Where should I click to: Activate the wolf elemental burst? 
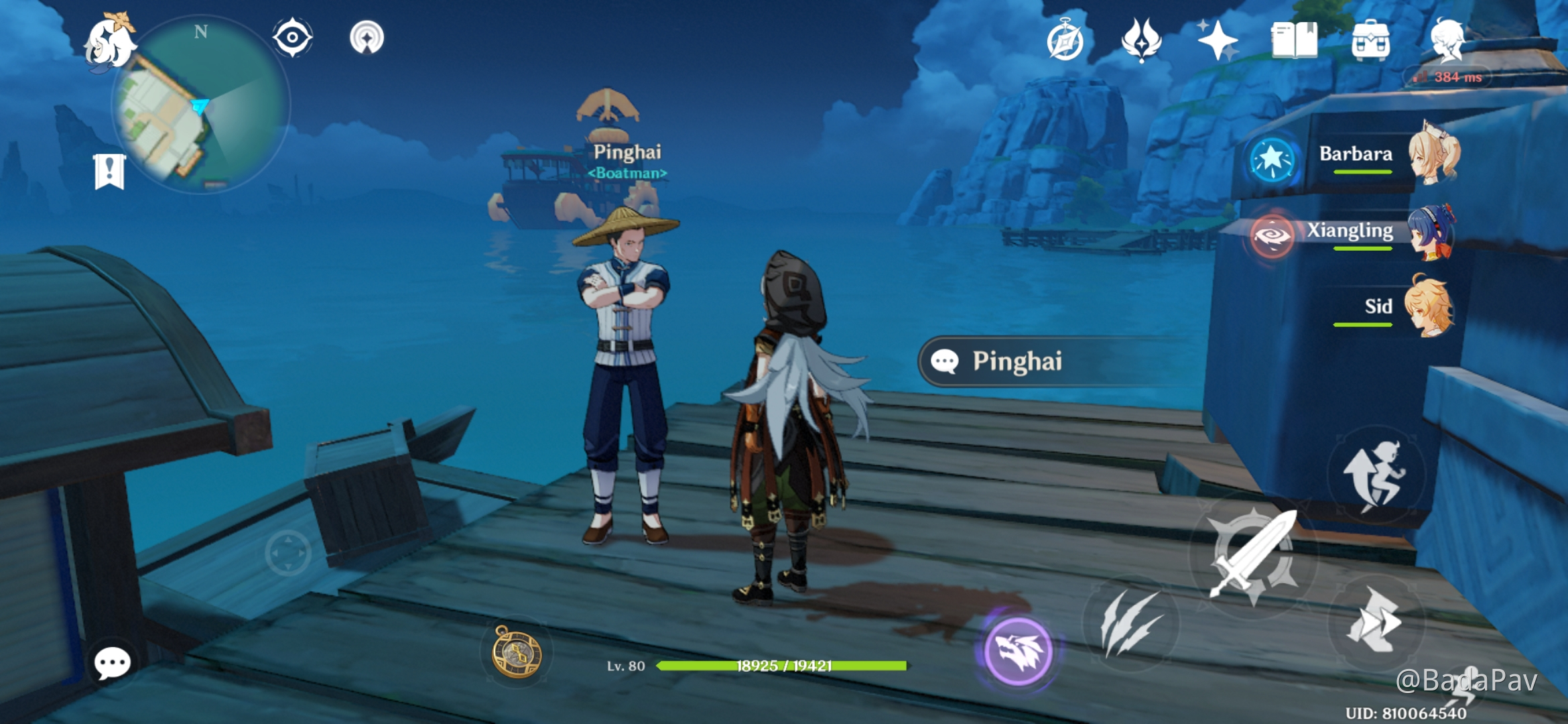(x=1019, y=651)
